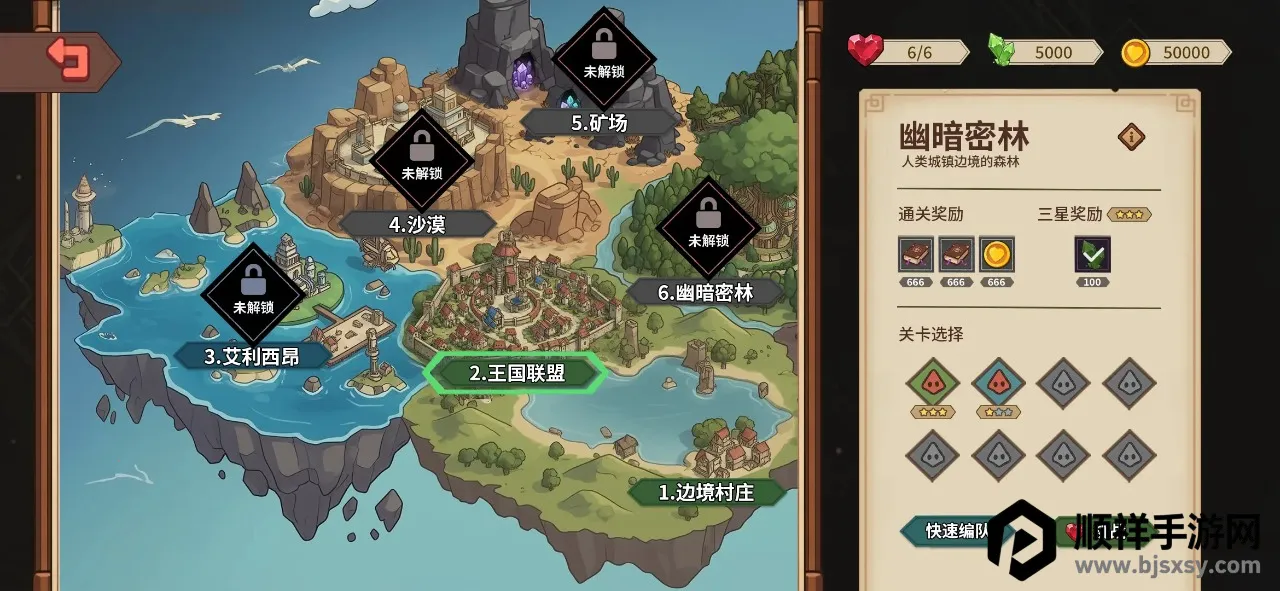The image size is (1280, 591).
Task: Choose the 1.边境村庄 region label
Action: tap(706, 492)
